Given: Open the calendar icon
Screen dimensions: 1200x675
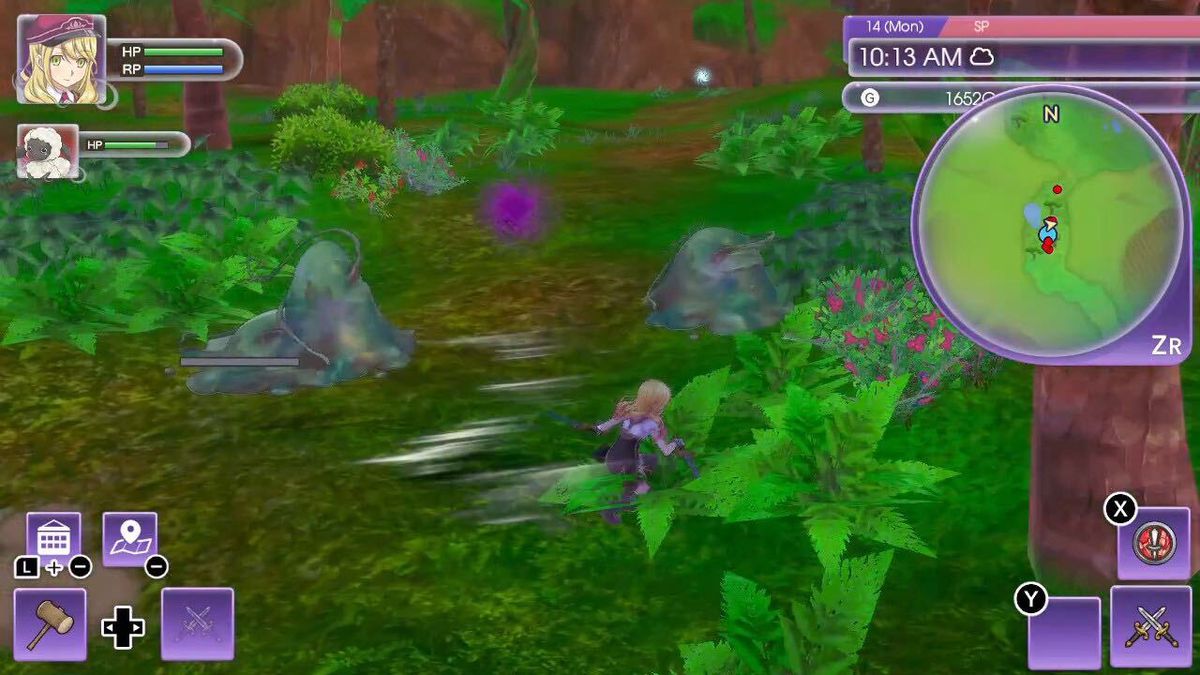Looking at the screenshot, I should 53,539.
